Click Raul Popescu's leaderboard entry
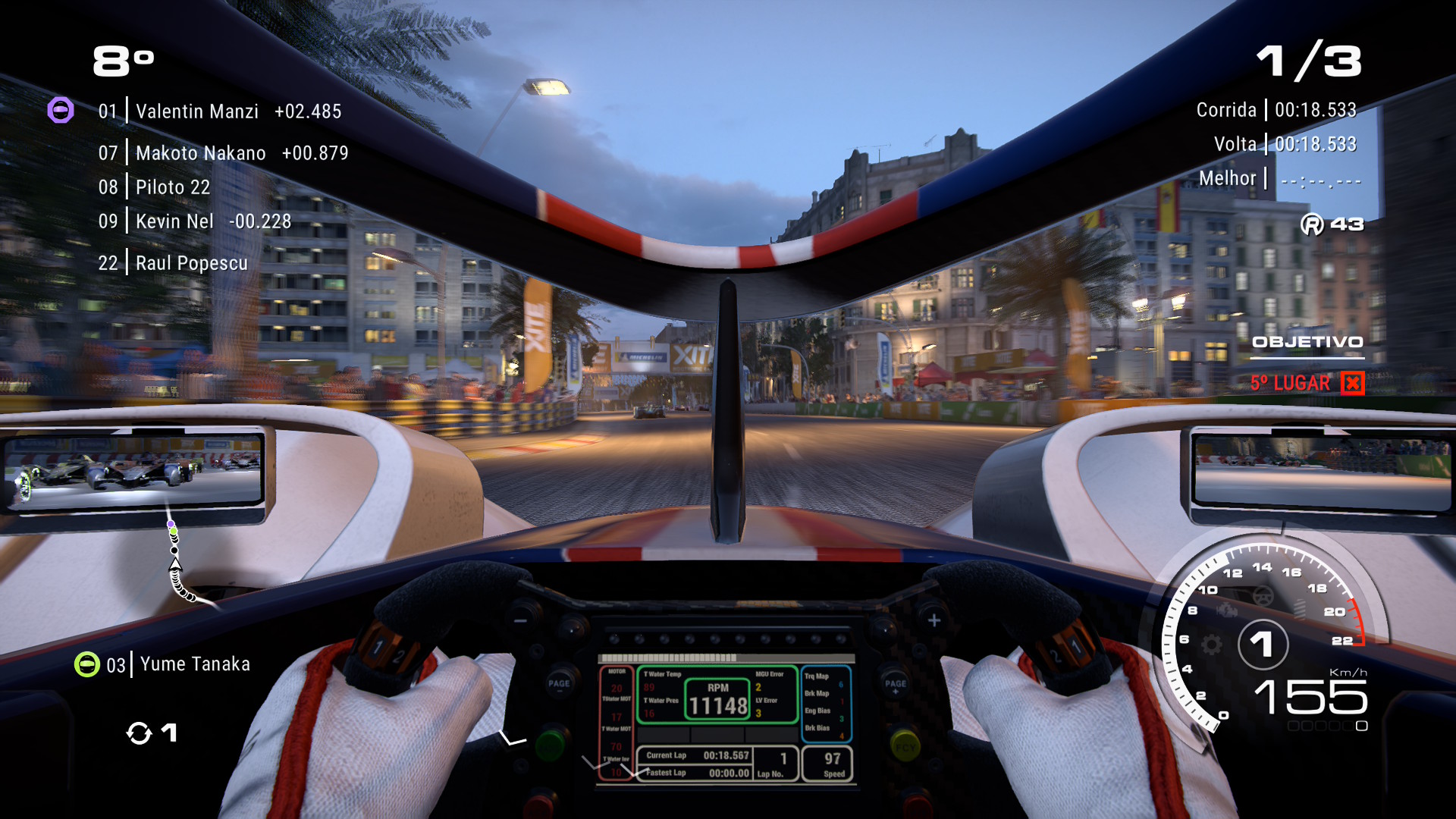 (x=173, y=263)
